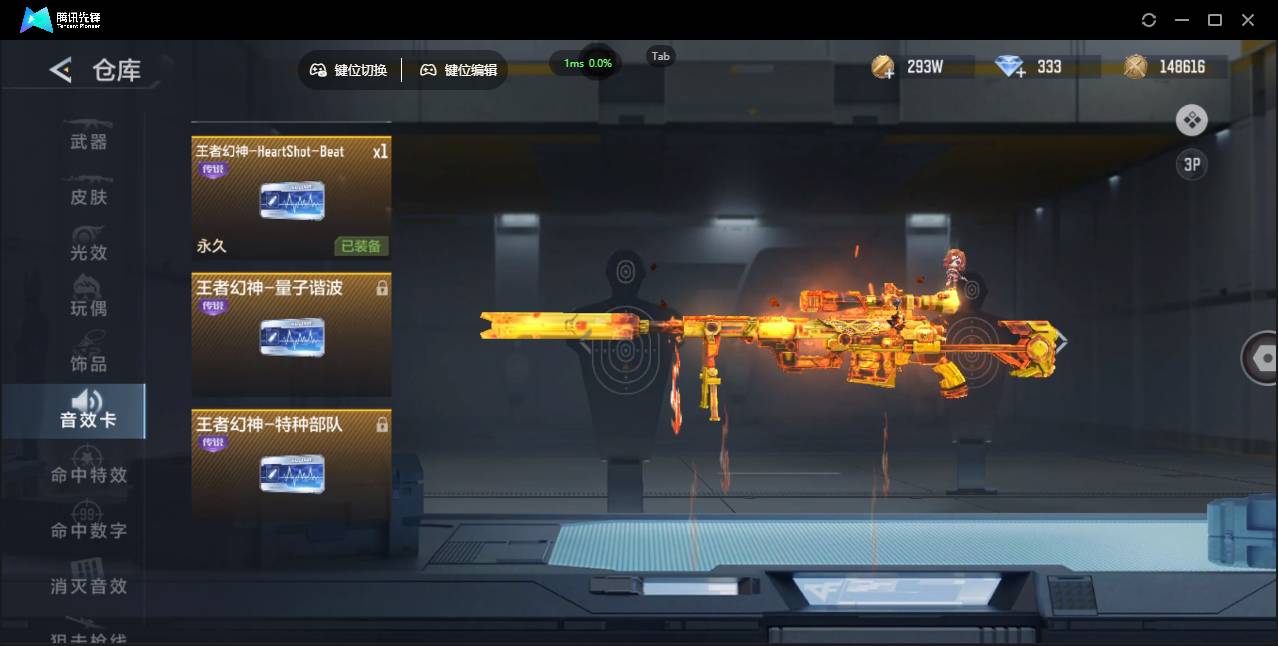Close the emulator window
The height and width of the screenshot is (646, 1278).
coord(1248,20)
